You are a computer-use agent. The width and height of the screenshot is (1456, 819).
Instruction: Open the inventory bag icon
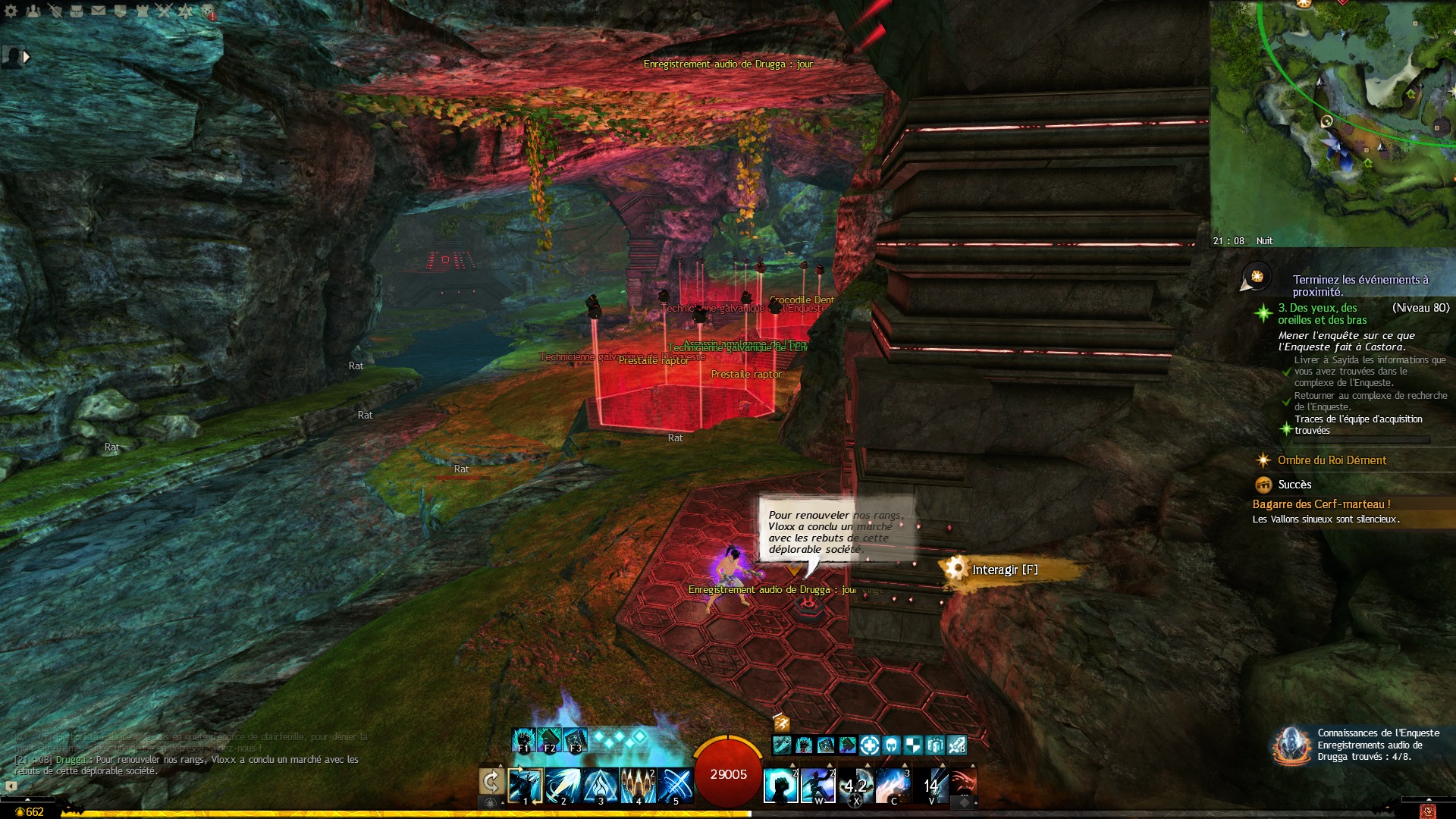(x=77, y=11)
